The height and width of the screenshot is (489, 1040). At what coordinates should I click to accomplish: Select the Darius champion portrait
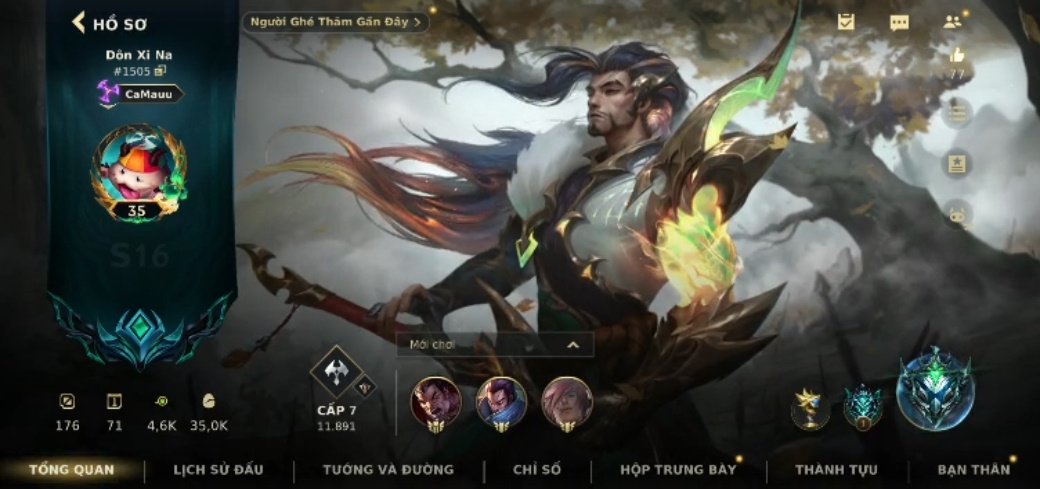click(436, 402)
